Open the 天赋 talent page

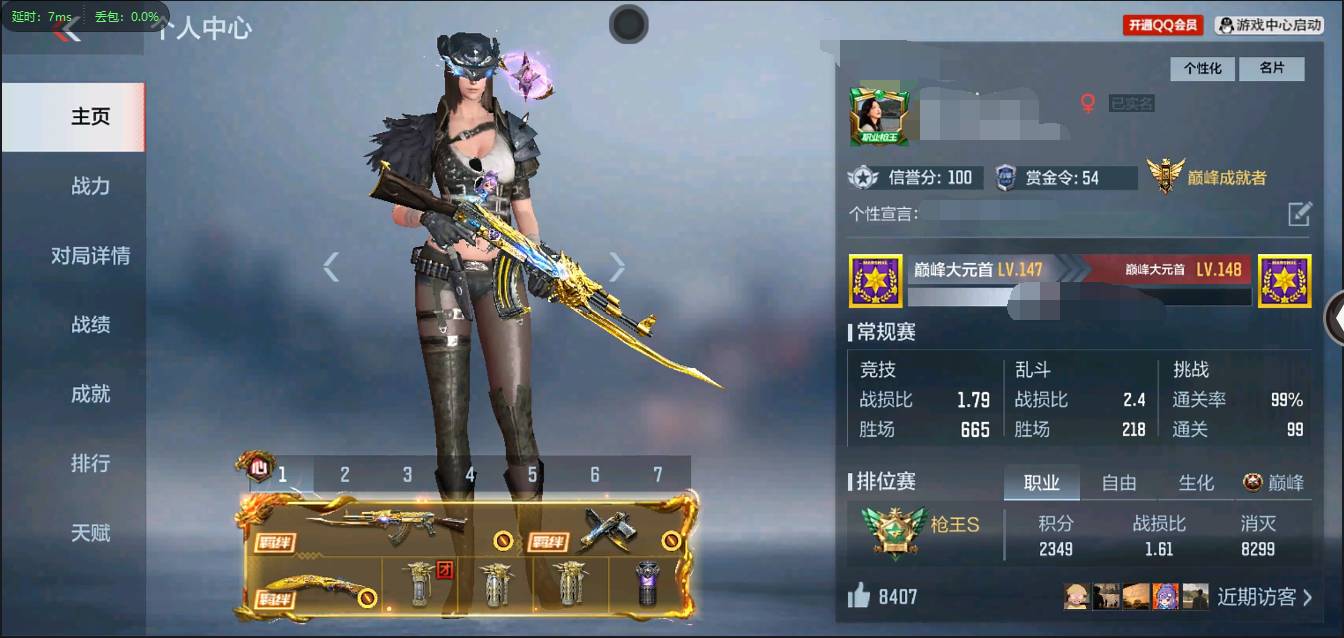pyautogui.click(x=90, y=533)
